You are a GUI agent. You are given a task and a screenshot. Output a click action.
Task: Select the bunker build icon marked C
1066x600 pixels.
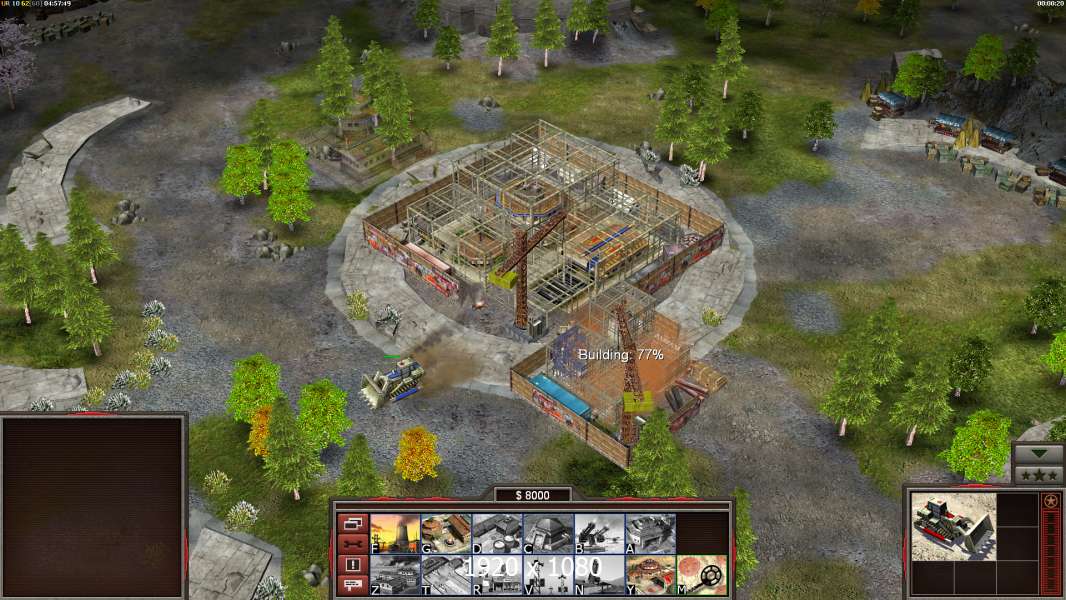click(548, 534)
